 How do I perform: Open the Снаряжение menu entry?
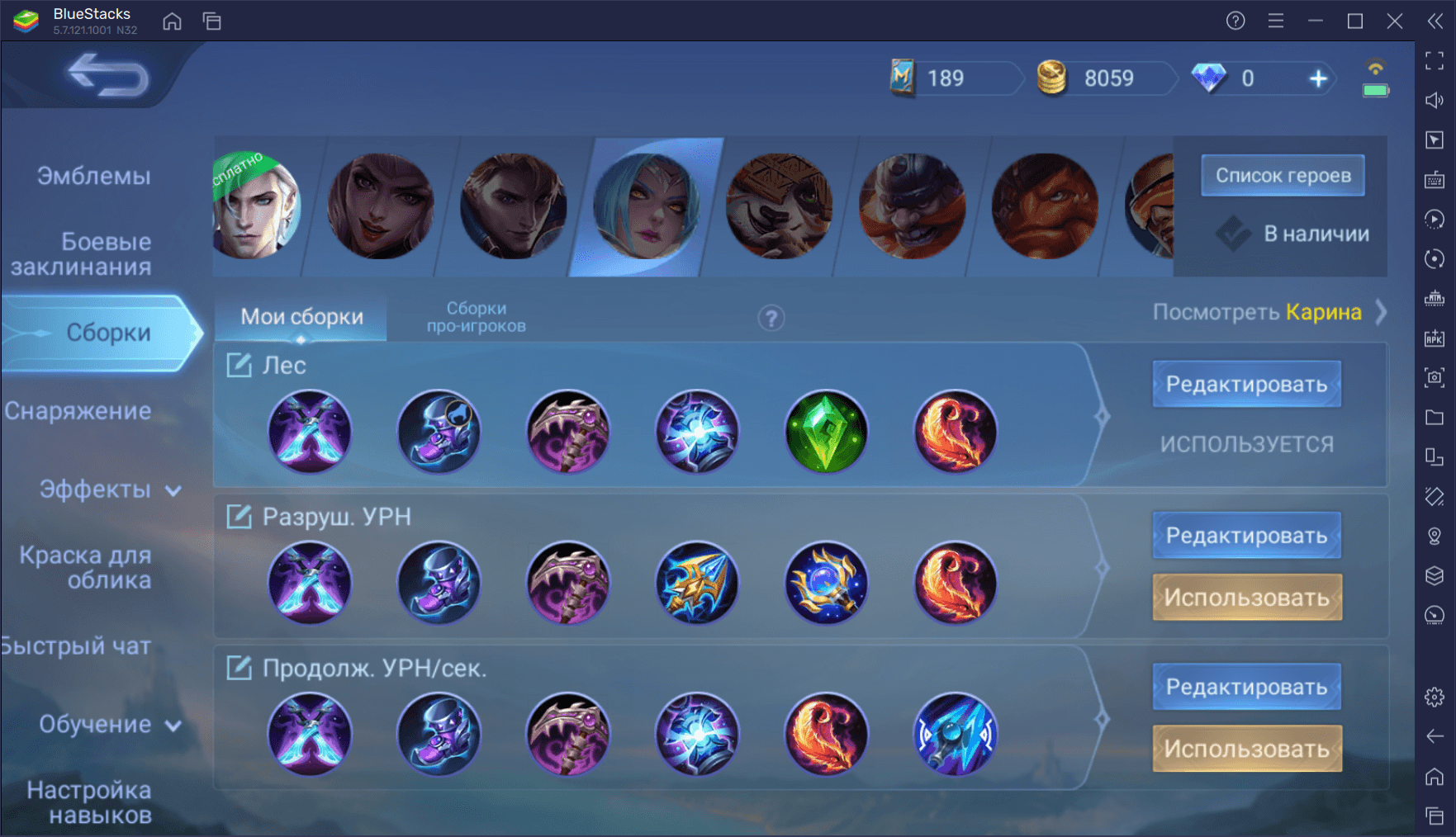click(x=78, y=411)
